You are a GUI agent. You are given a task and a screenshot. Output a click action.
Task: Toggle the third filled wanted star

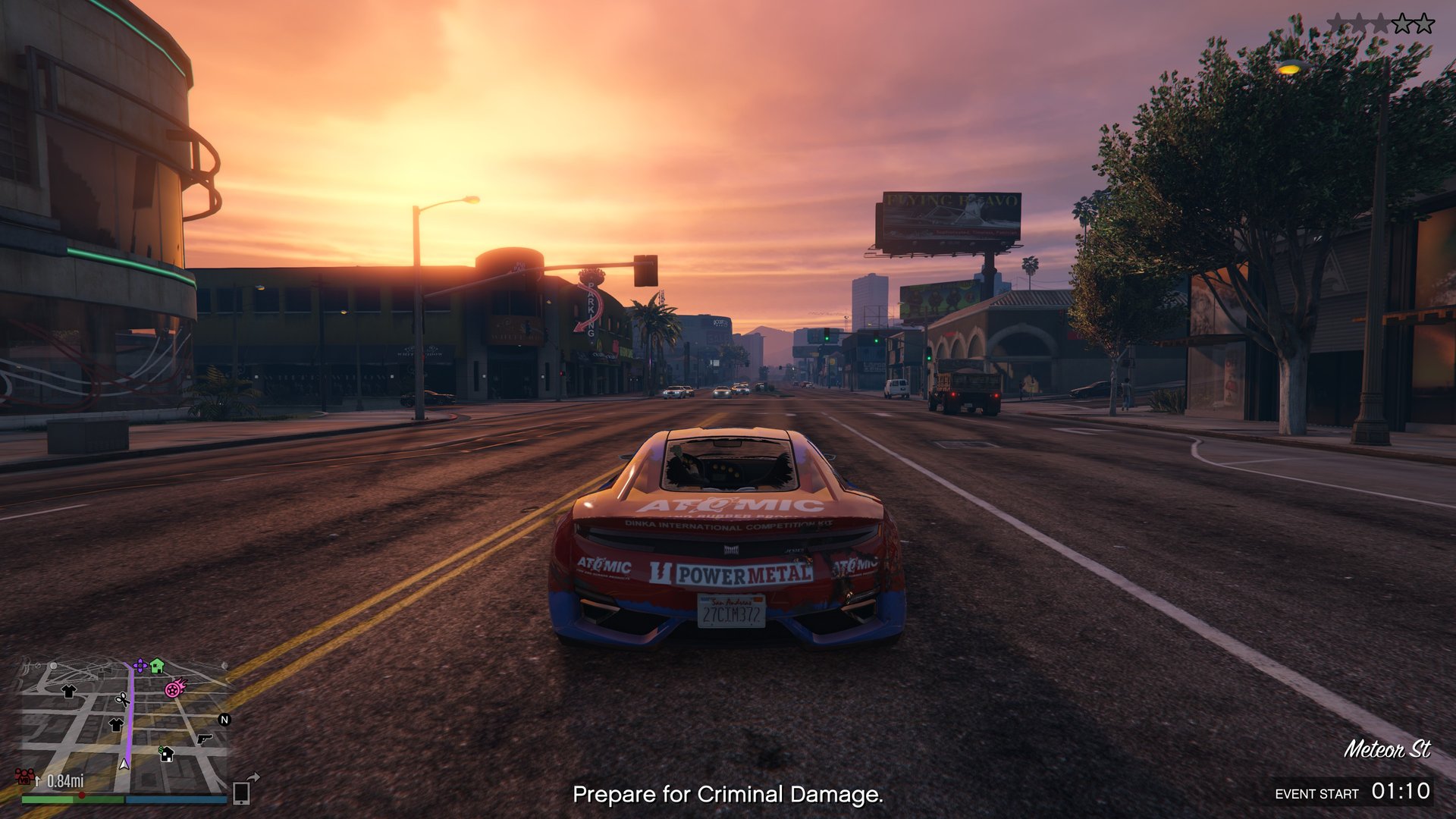click(x=1380, y=23)
